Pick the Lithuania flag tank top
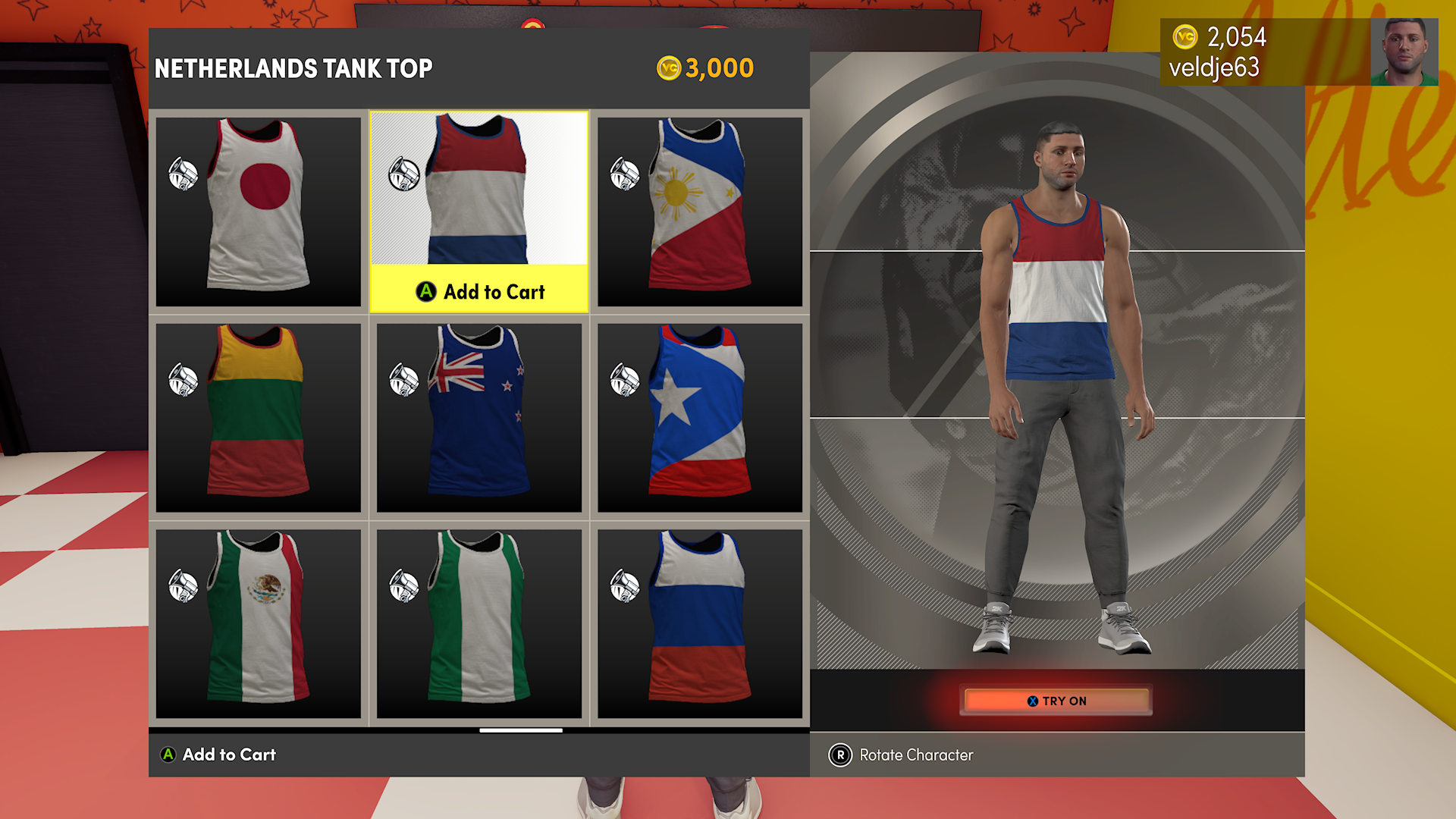Viewport: 1456px width, 819px height. (x=258, y=417)
